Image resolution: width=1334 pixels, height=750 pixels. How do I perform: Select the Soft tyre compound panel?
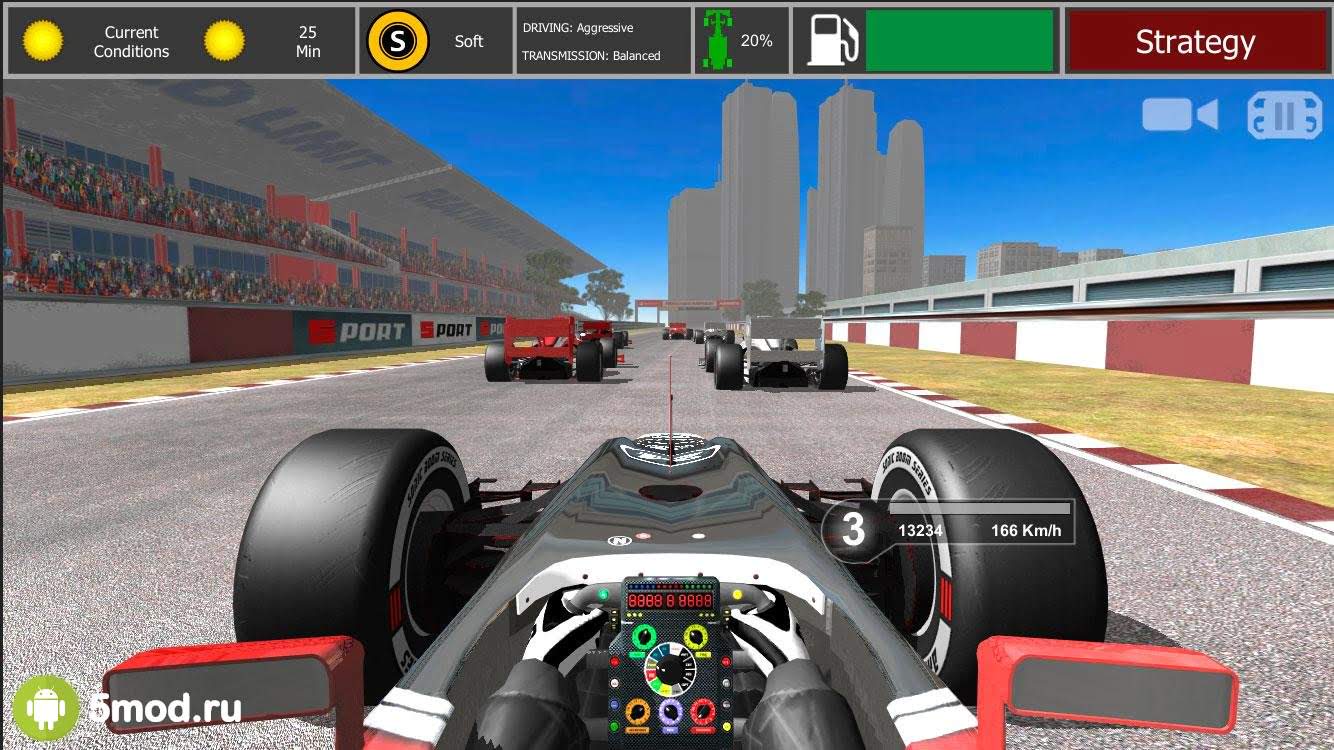pyautogui.click(x=435, y=42)
